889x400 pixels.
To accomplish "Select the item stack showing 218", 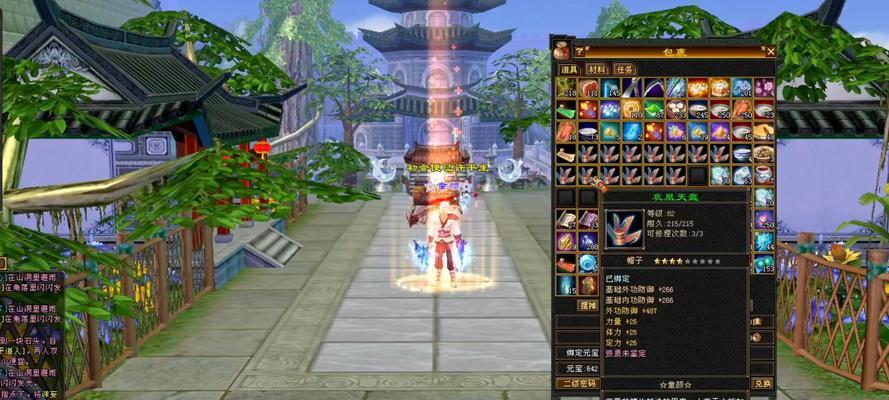I will [566, 89].
